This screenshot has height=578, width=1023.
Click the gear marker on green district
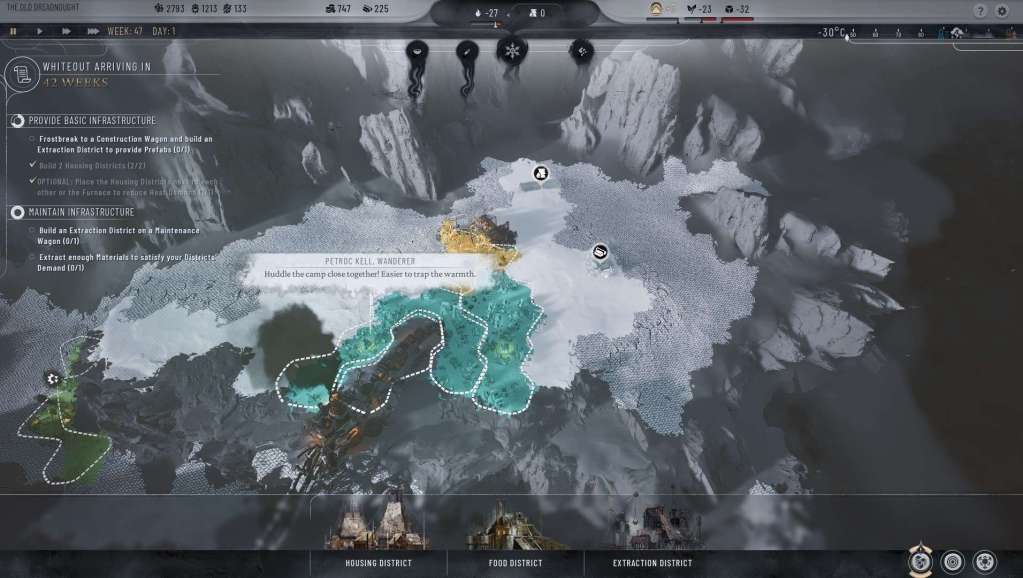pyautogui.click(x=52, y=378)
